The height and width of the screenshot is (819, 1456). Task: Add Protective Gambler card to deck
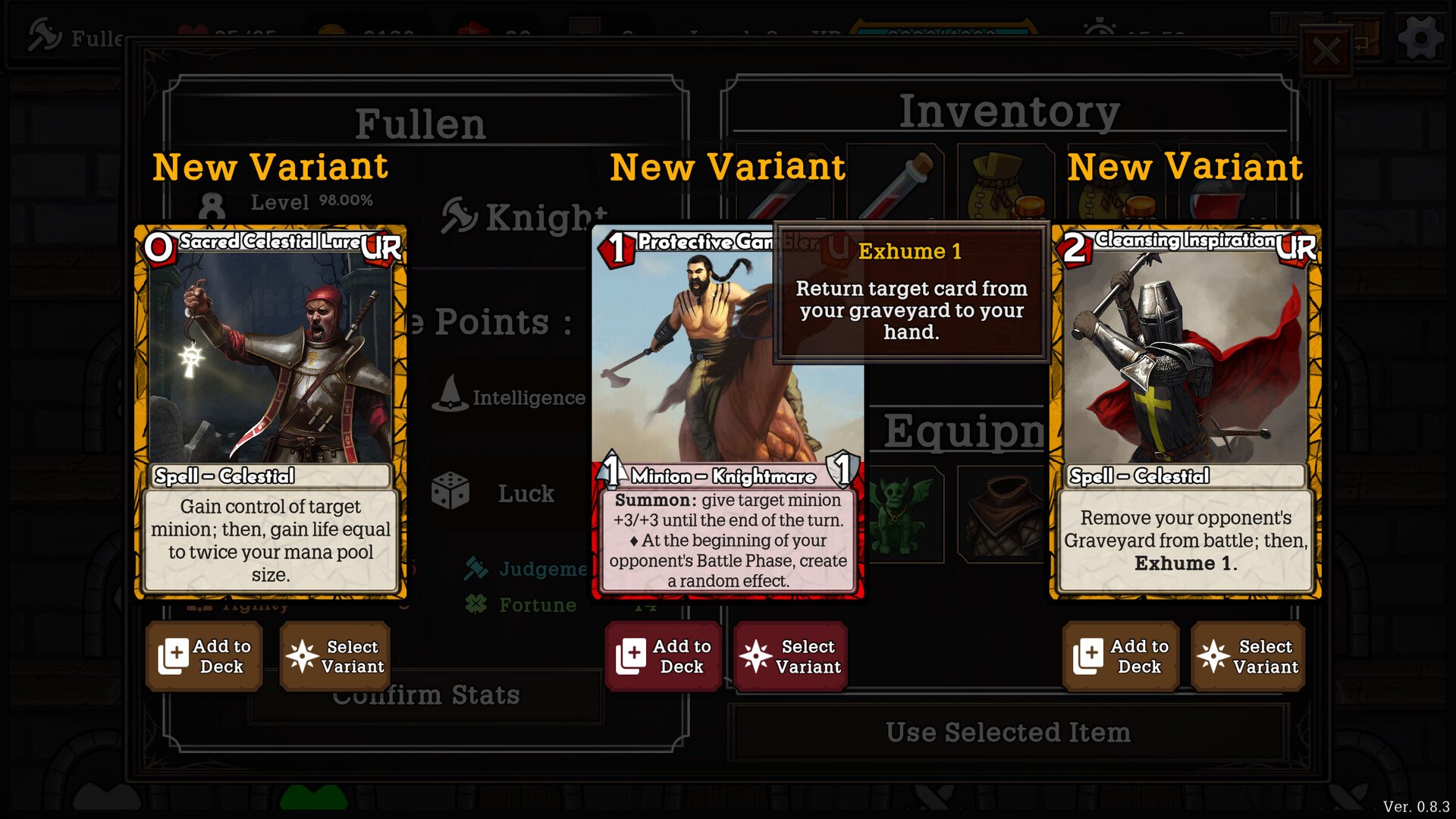pos(664,657)
